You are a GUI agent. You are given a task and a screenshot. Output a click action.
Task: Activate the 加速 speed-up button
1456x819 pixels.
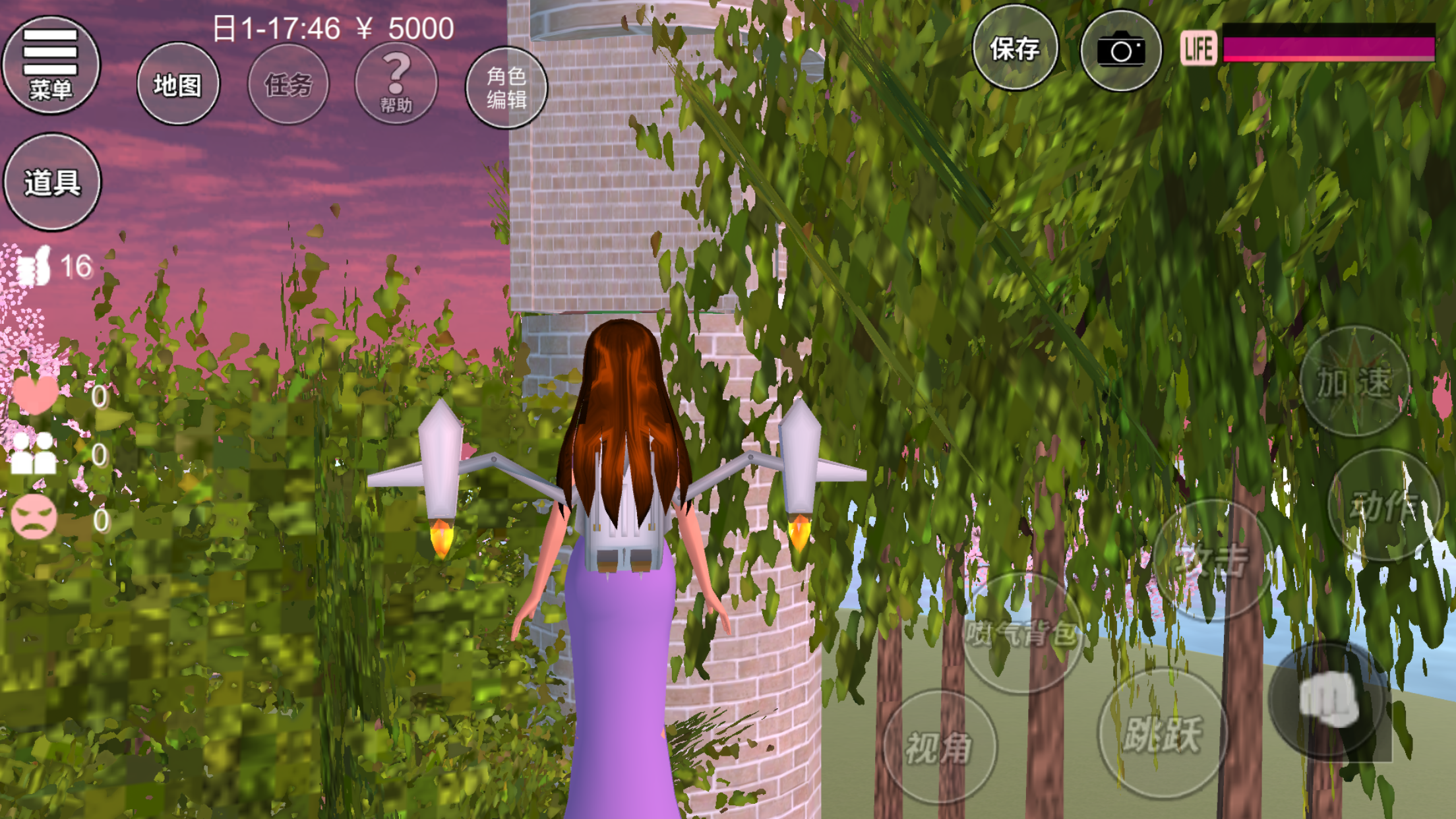point(1354,382)
